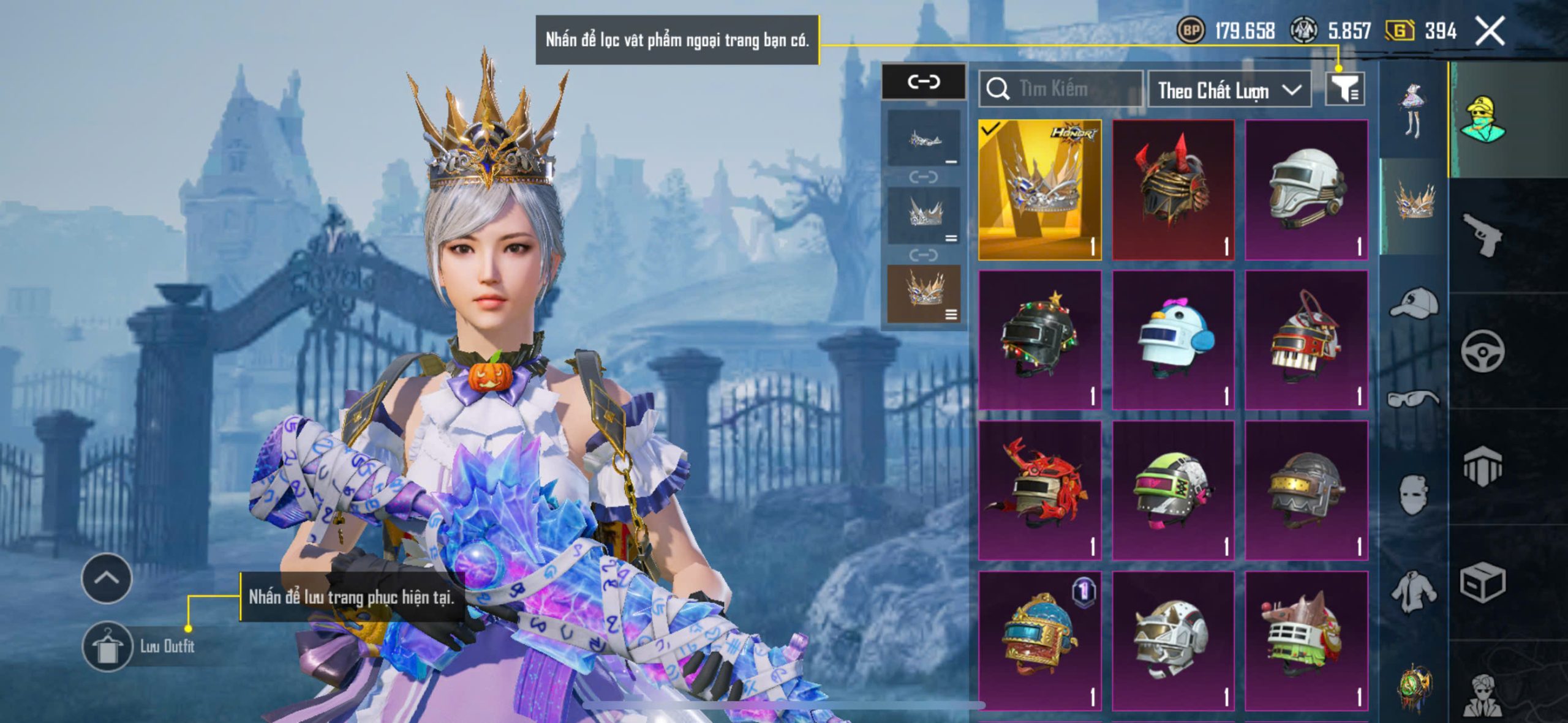Screen dimensions: 1568x723
Task: Close the inventory with the X button
Action: click(1490, 31)
